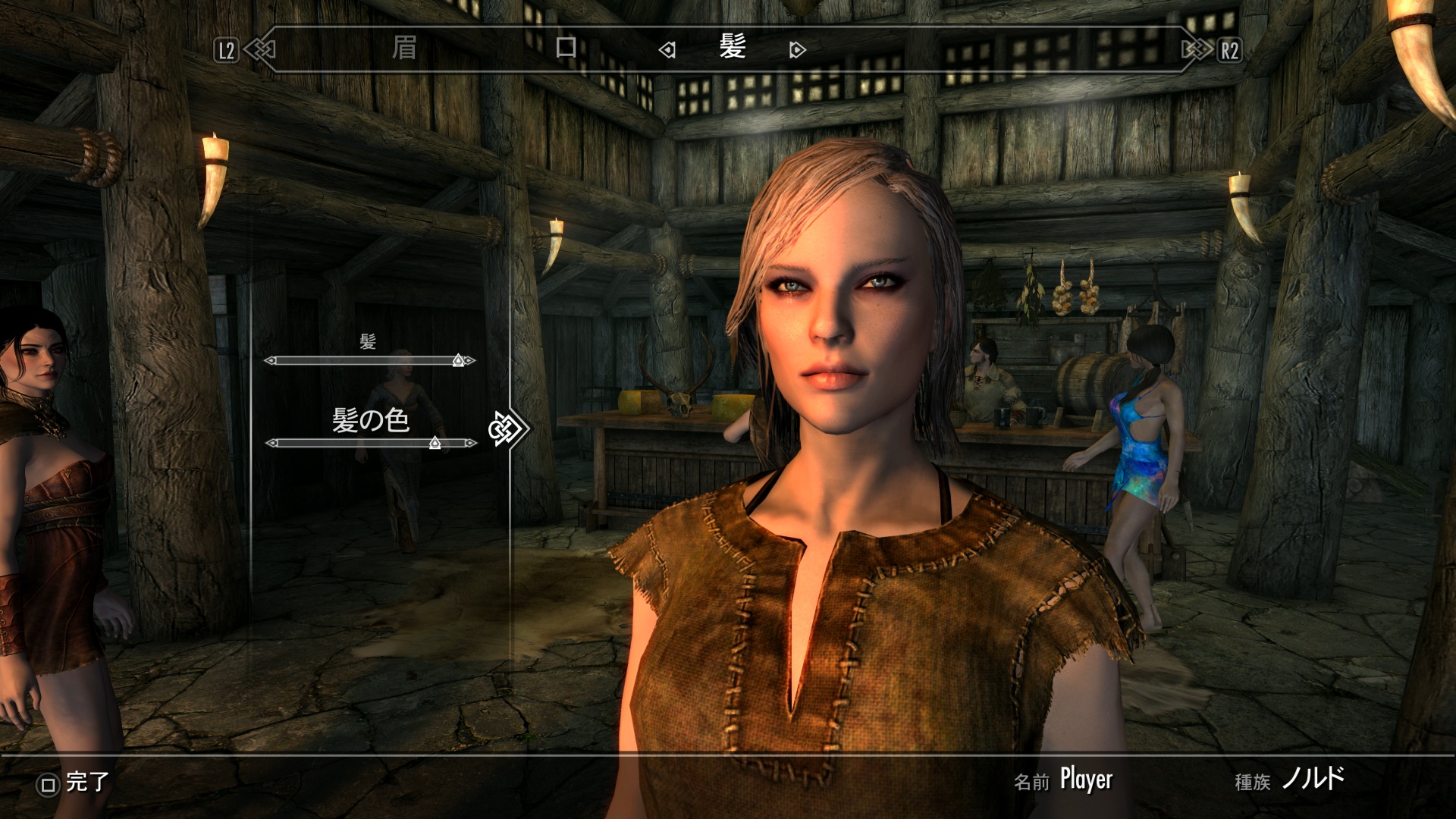Edit the character name field showing Player

pos(1085,779)
